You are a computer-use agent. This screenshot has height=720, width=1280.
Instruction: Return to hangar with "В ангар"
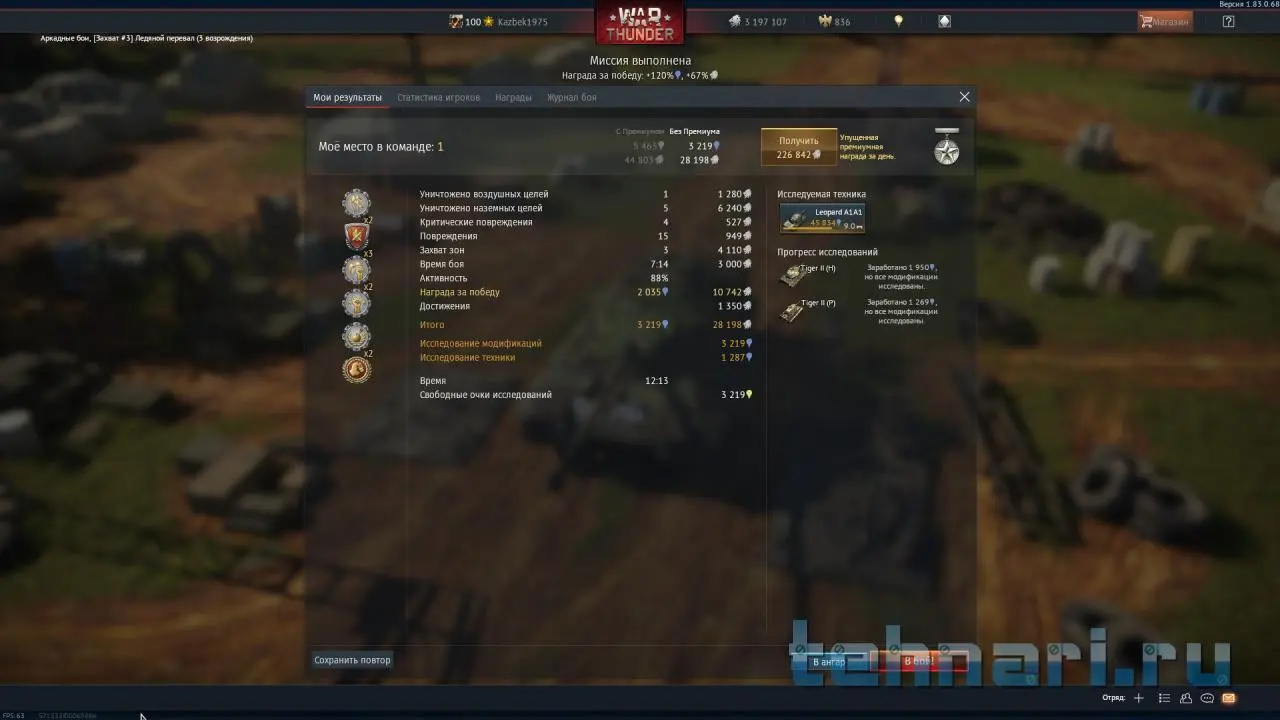point(829,662)
